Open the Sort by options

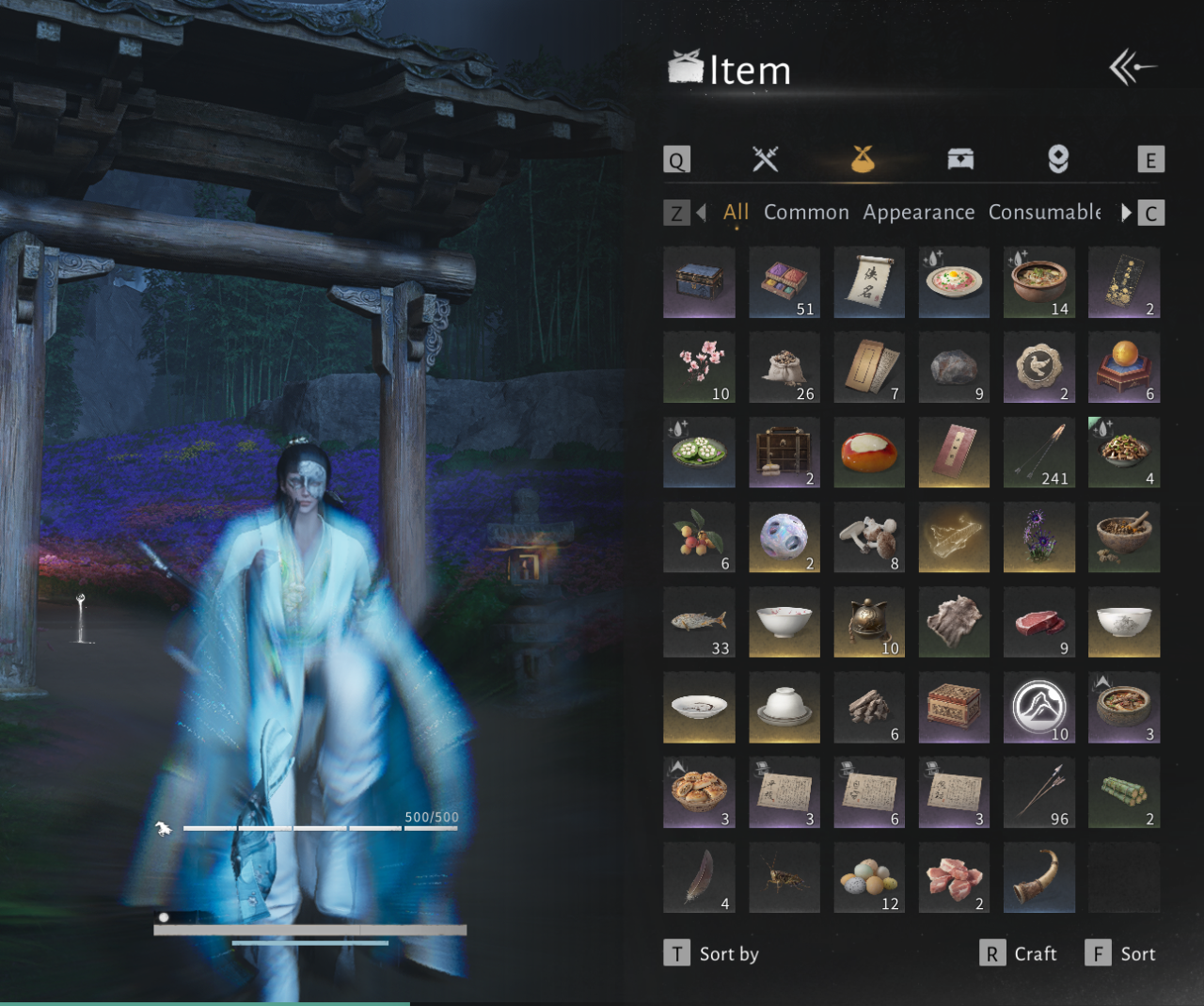pyautogui.click(x=712, y=954)
